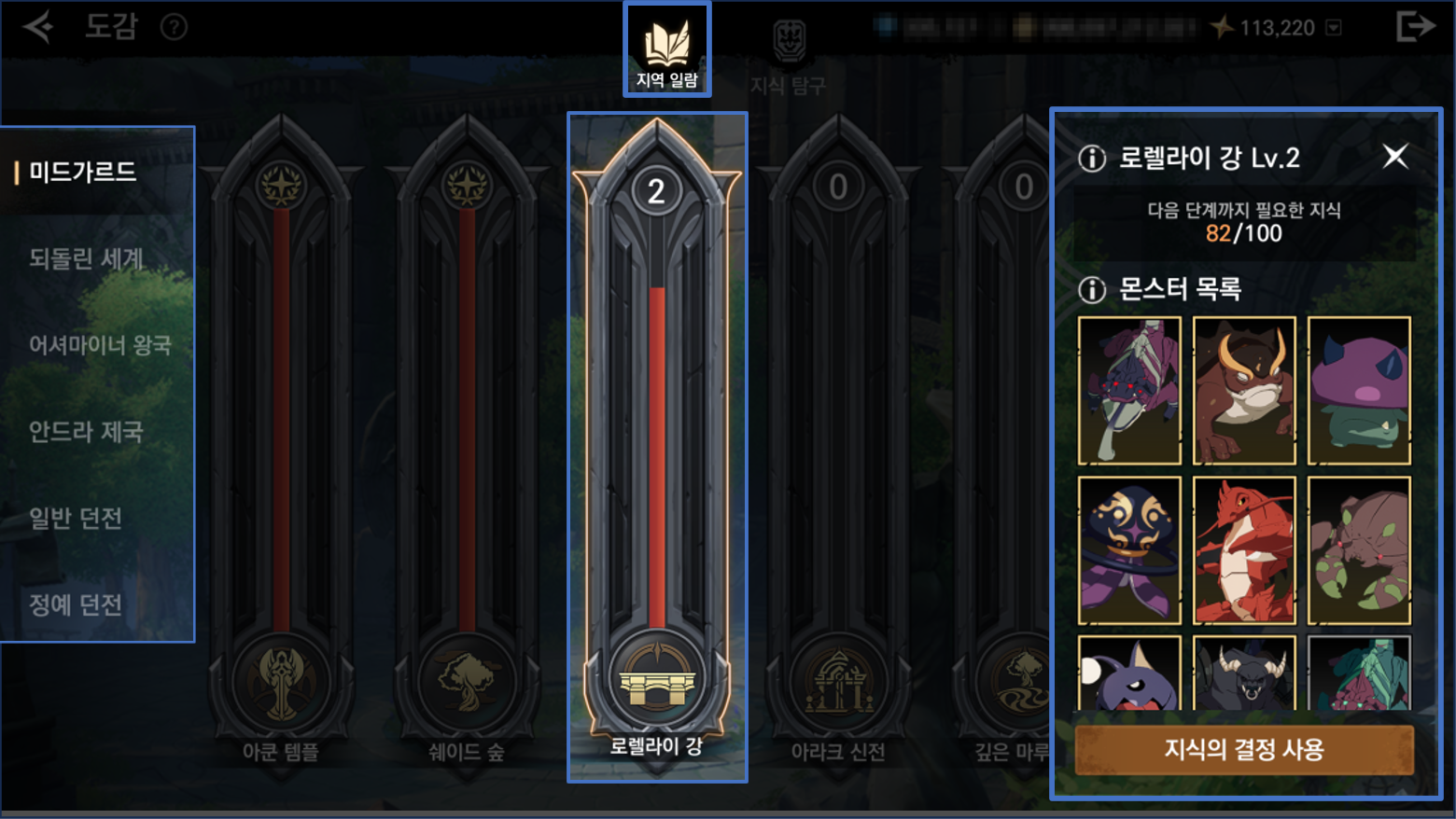1456x819 pixels.
Task: View the purple mushroom monster portrait
Action: [1359, 390]
